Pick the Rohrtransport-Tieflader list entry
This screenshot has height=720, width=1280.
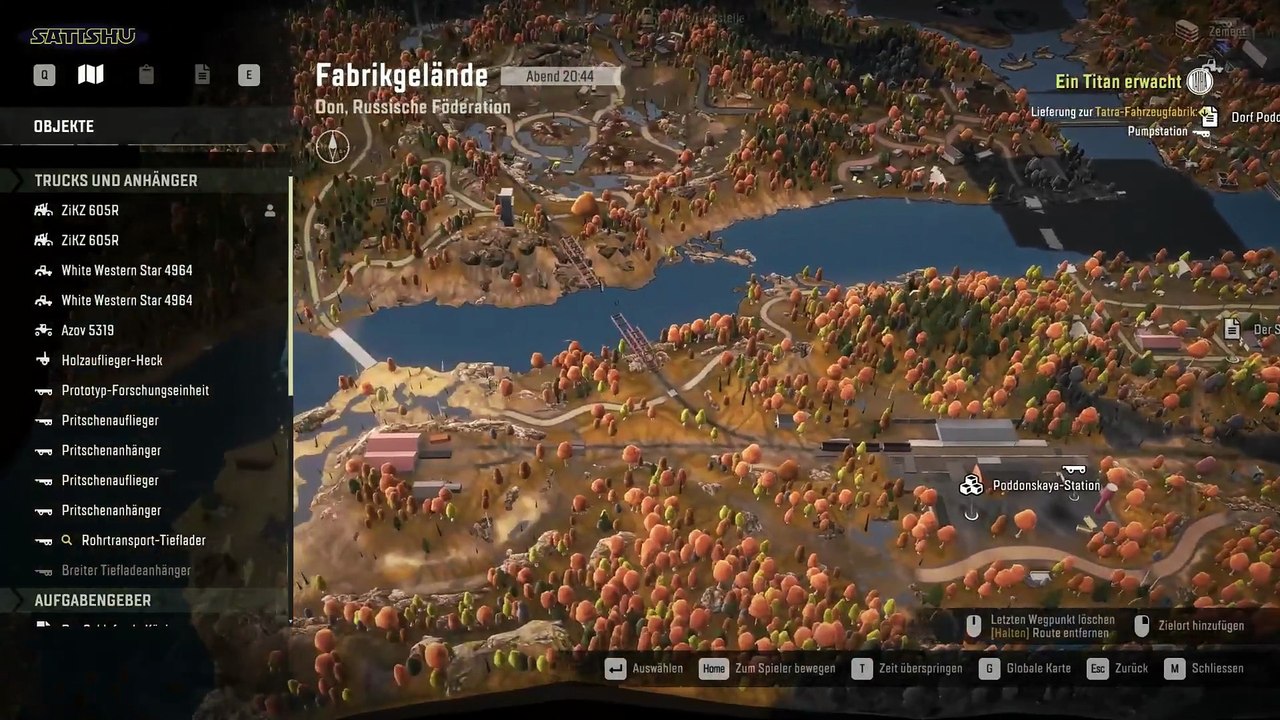pyautogui.click(x=143, y=541)
